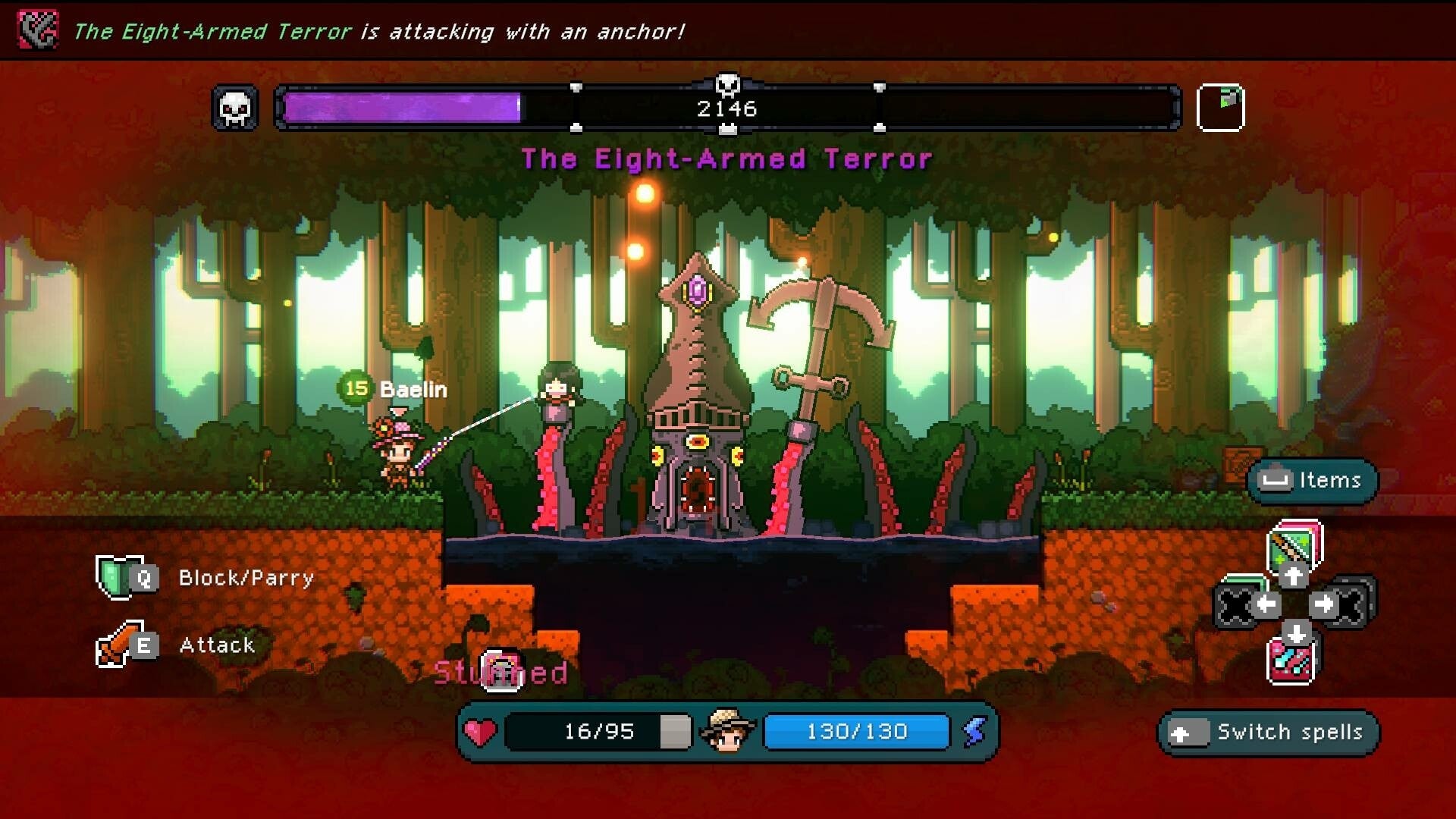
Task: Select the pink spell card below the d-pad
Action: pos(1291,660)
